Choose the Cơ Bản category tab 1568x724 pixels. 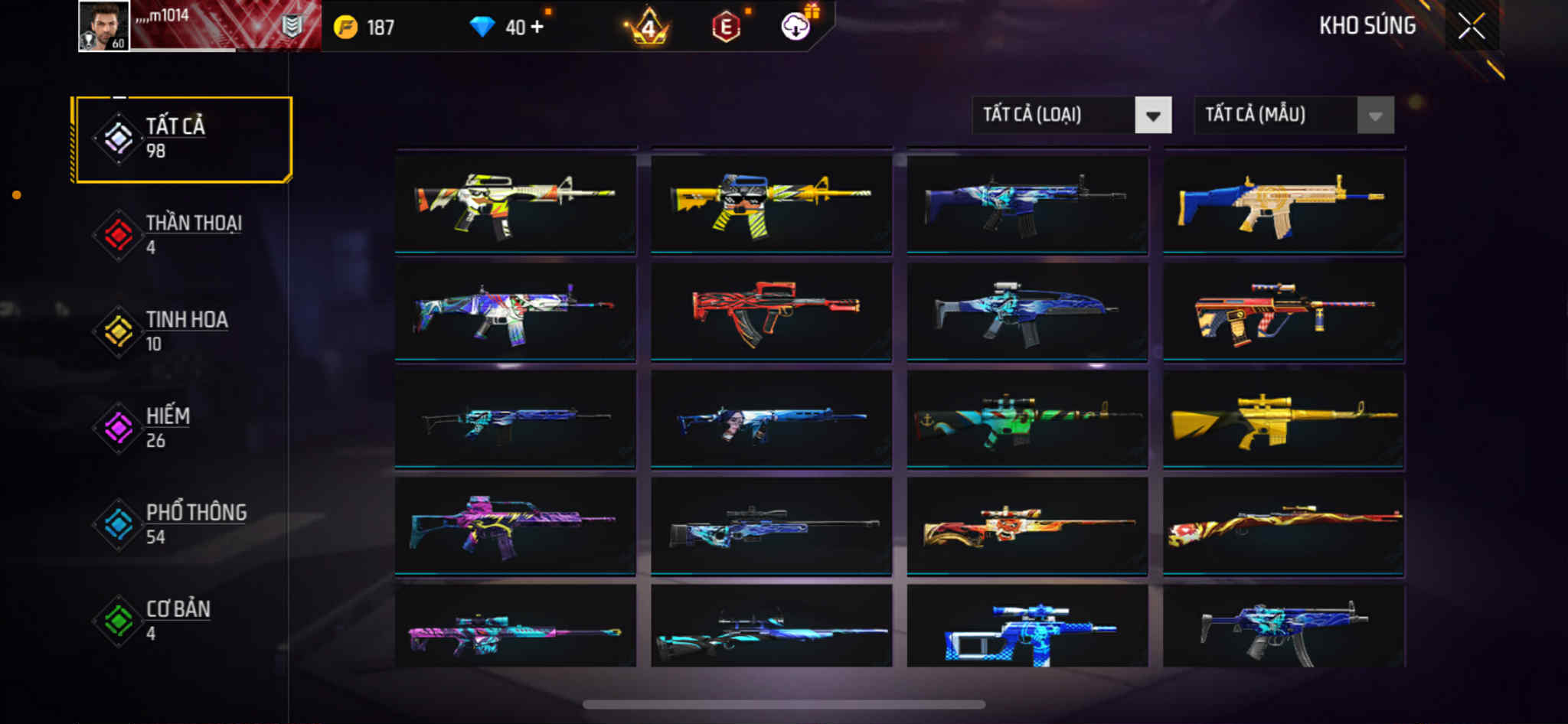[182, 621]
